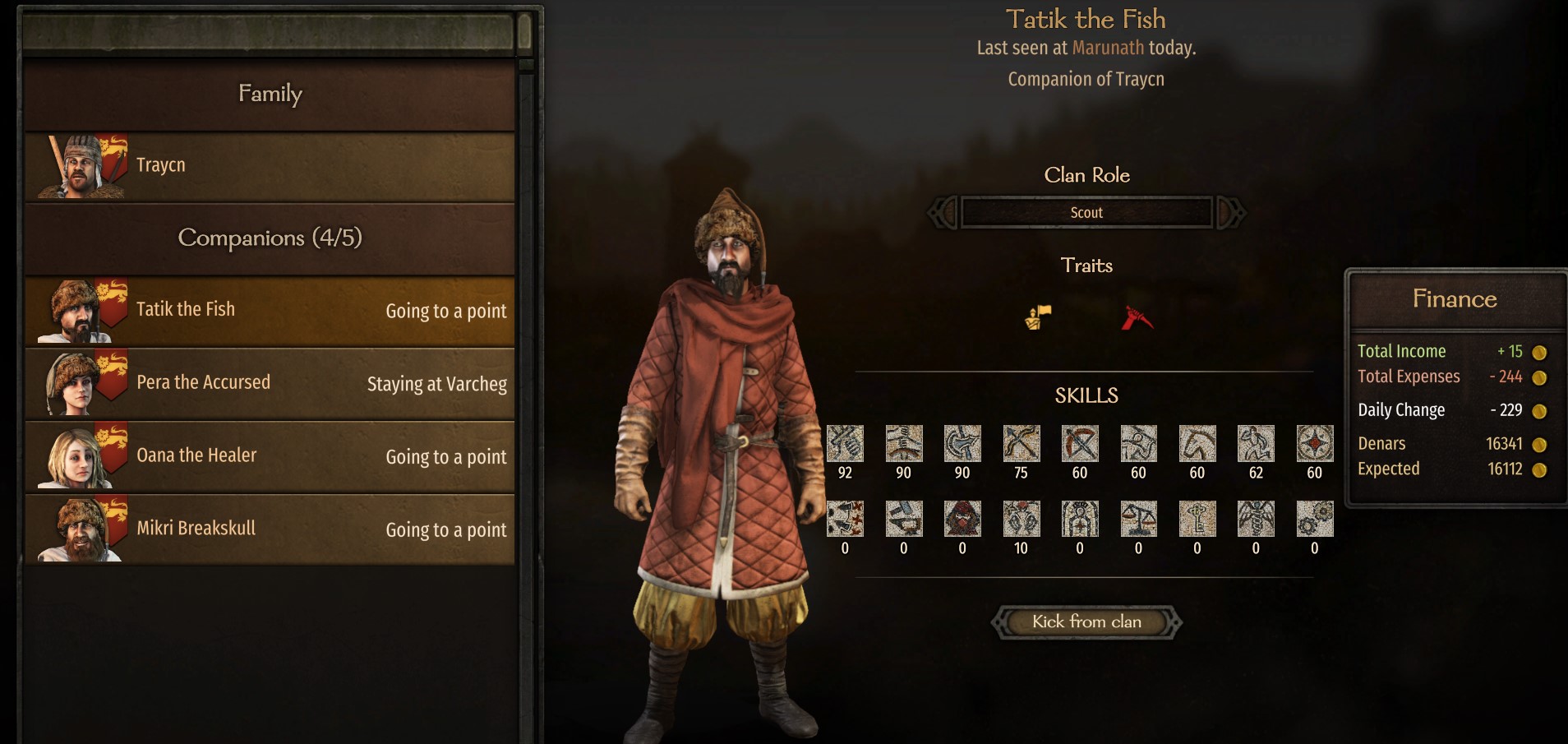Screen dimensions: 1568x744
Task: Cycle clan role to the previous option
Action: [943, 213]
